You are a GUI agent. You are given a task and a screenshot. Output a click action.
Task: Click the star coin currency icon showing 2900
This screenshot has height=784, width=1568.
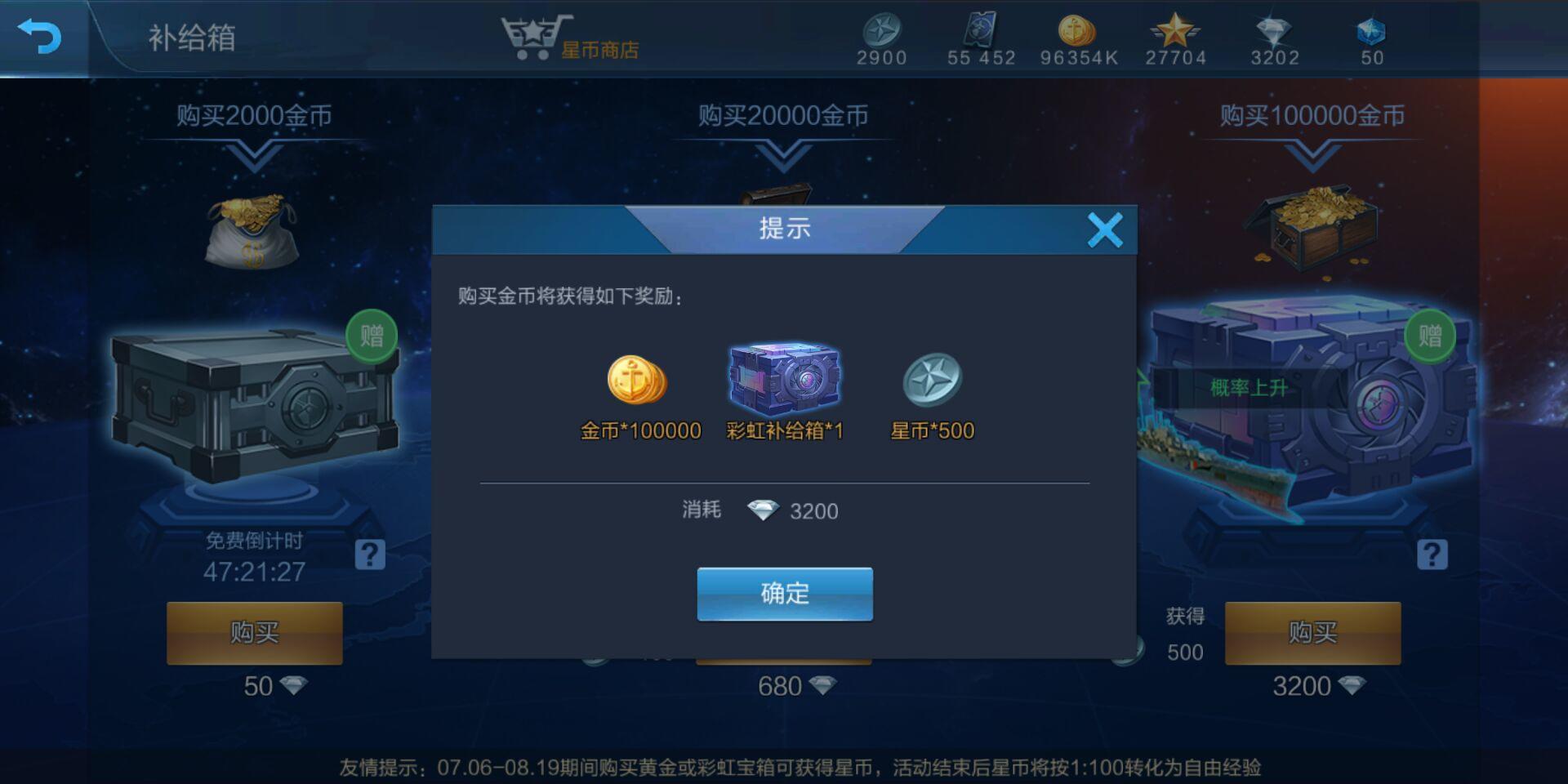click(x=881, y=31)
